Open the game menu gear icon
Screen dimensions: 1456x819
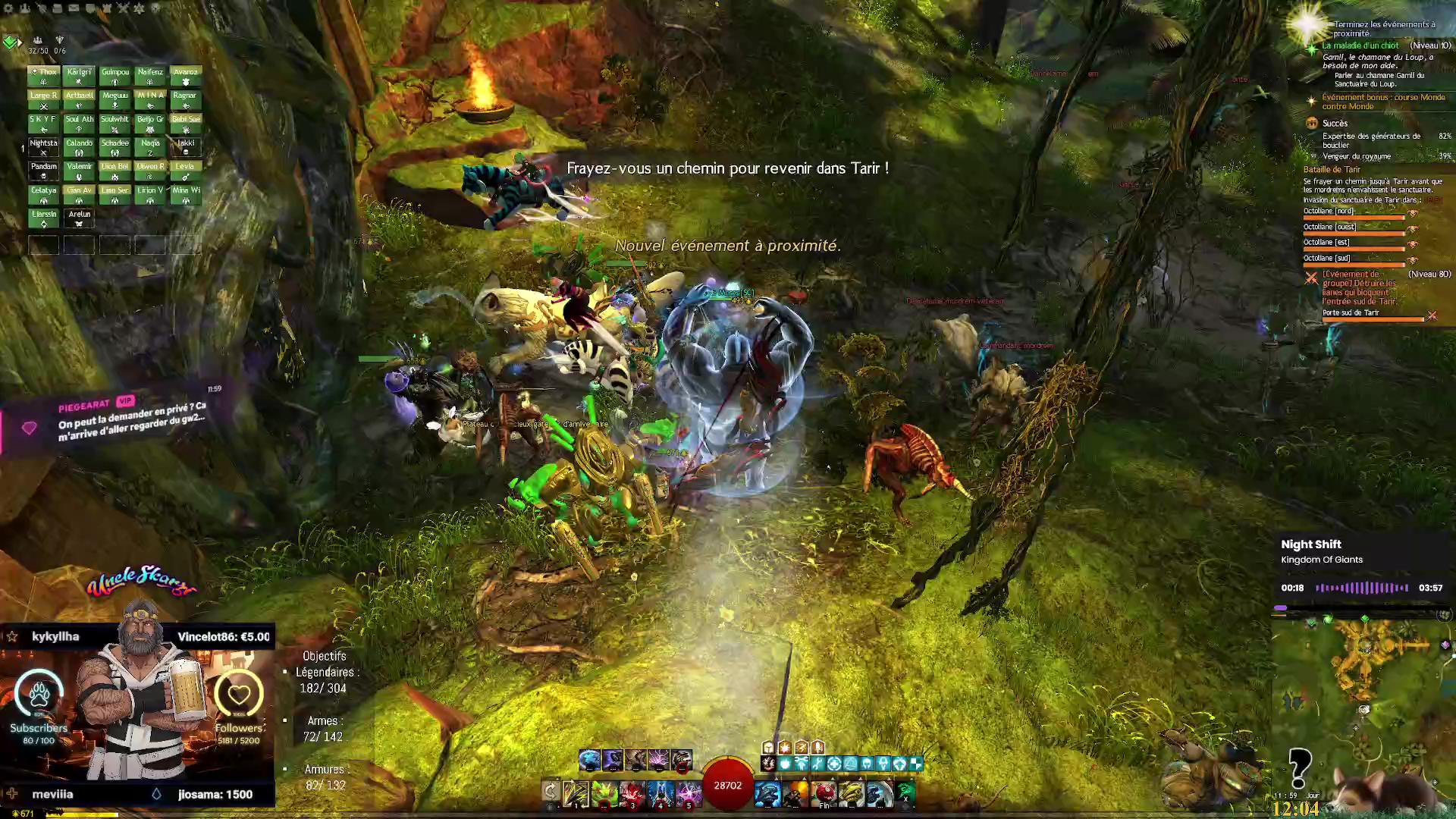[8, 8]
